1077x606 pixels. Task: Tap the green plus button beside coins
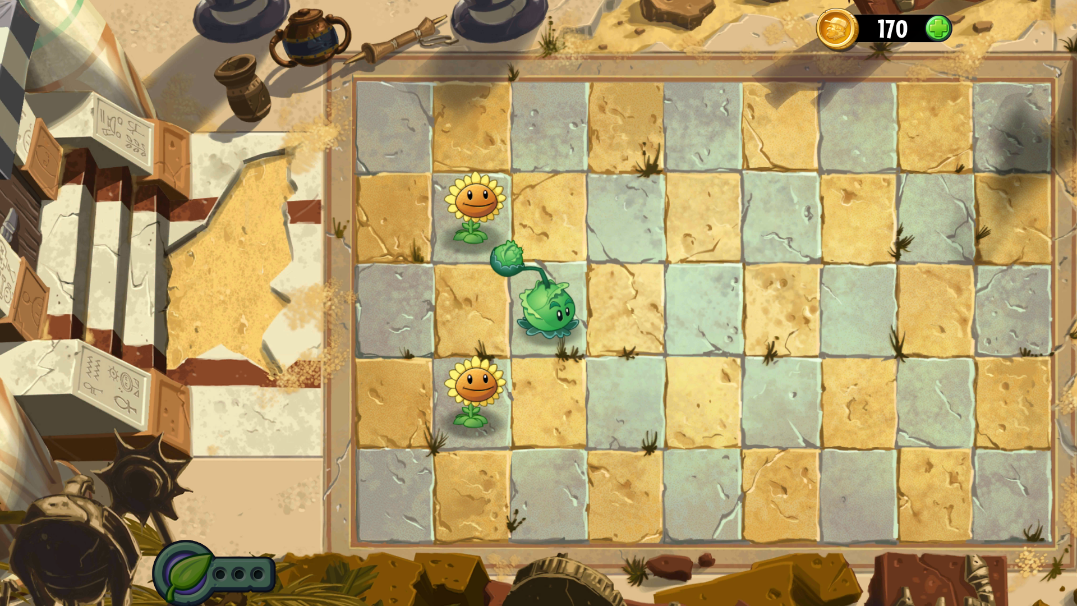point(937,28)
